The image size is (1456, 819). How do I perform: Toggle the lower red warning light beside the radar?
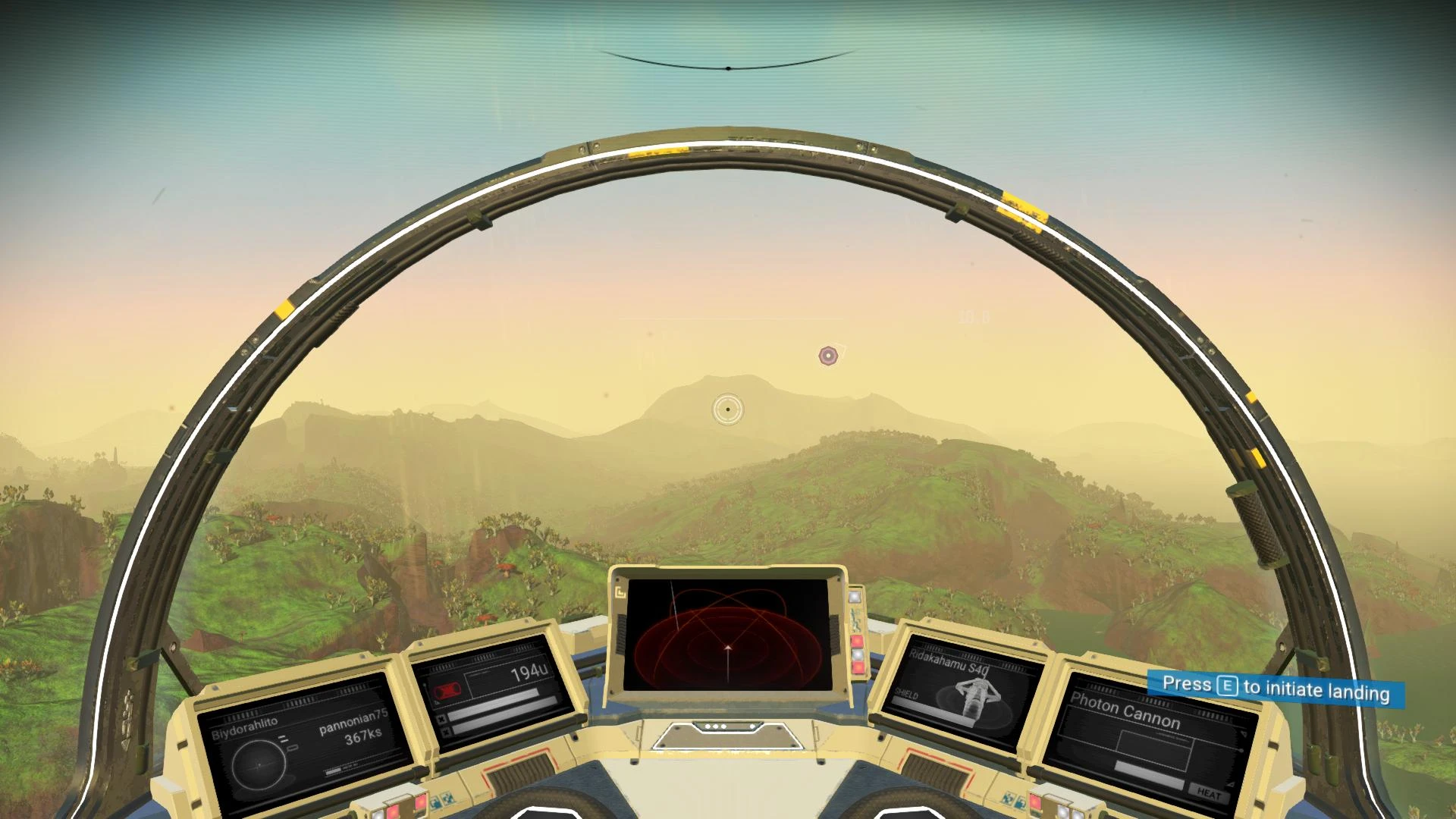pos(859,667)
